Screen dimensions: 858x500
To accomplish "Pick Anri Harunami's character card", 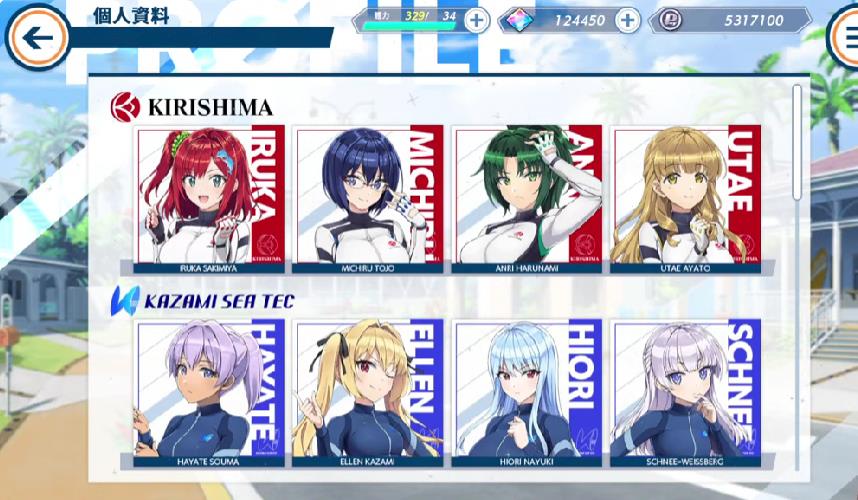I will click(528, 198).
